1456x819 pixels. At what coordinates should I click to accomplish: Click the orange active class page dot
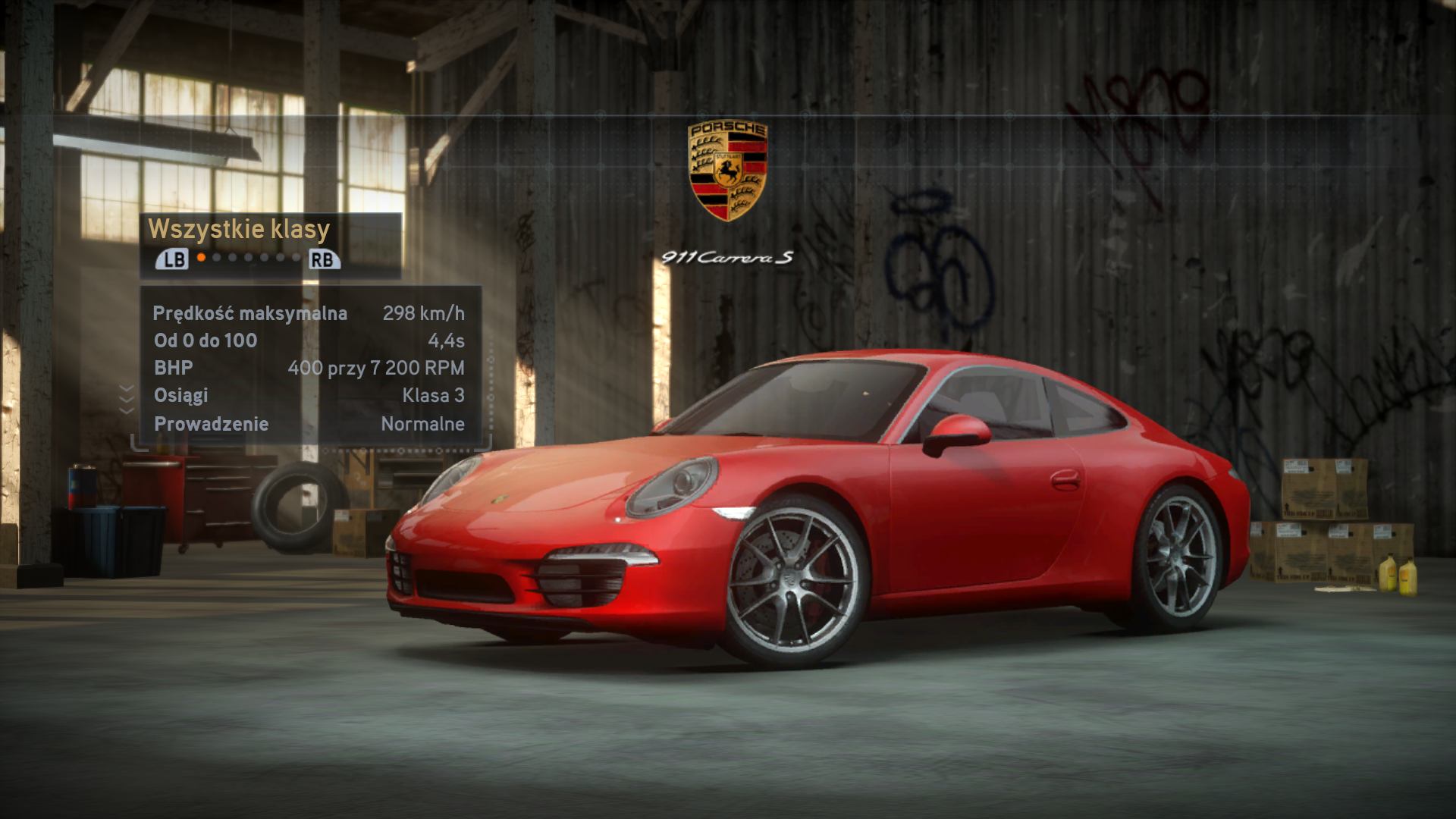[201, 258]
